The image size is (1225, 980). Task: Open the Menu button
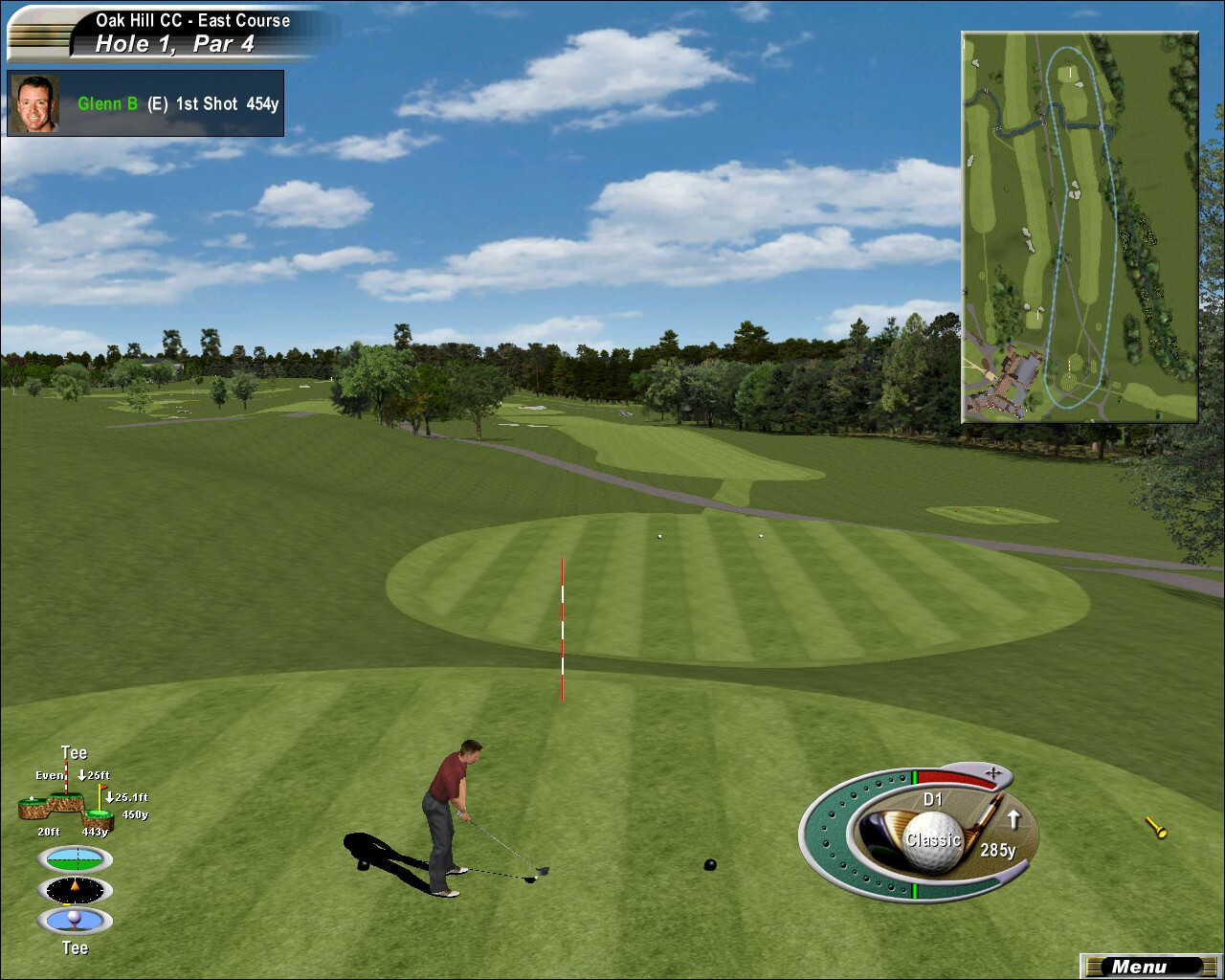[1141, 967]
